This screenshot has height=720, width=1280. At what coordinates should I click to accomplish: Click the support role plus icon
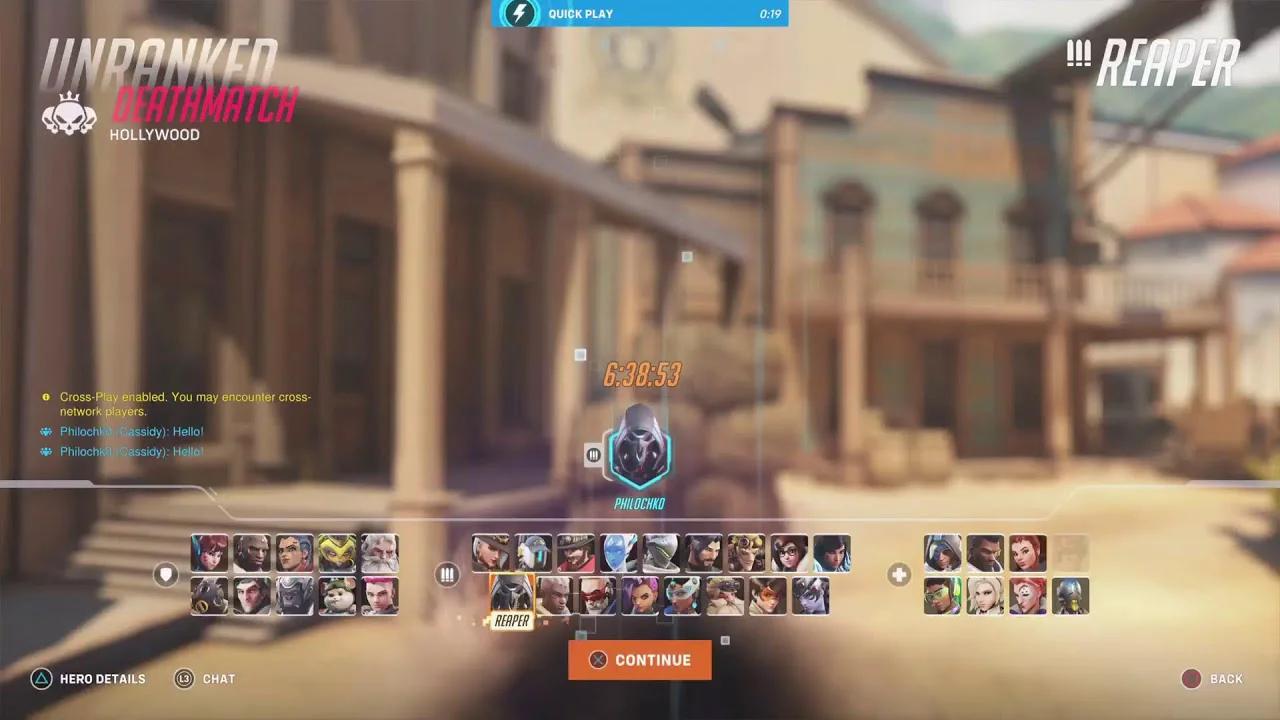pos(897,575)
